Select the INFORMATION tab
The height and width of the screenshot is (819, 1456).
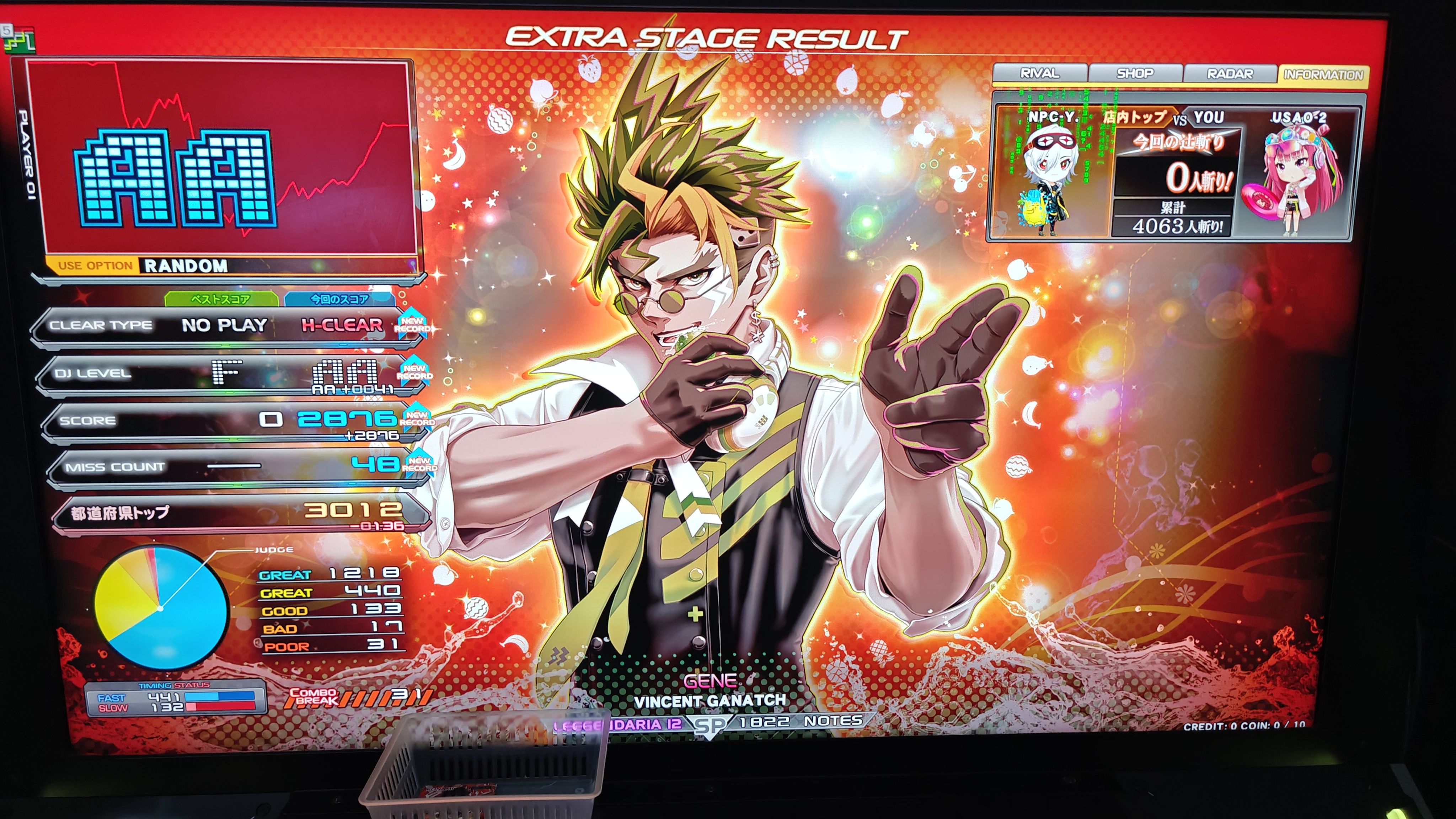pos(1323,75)
